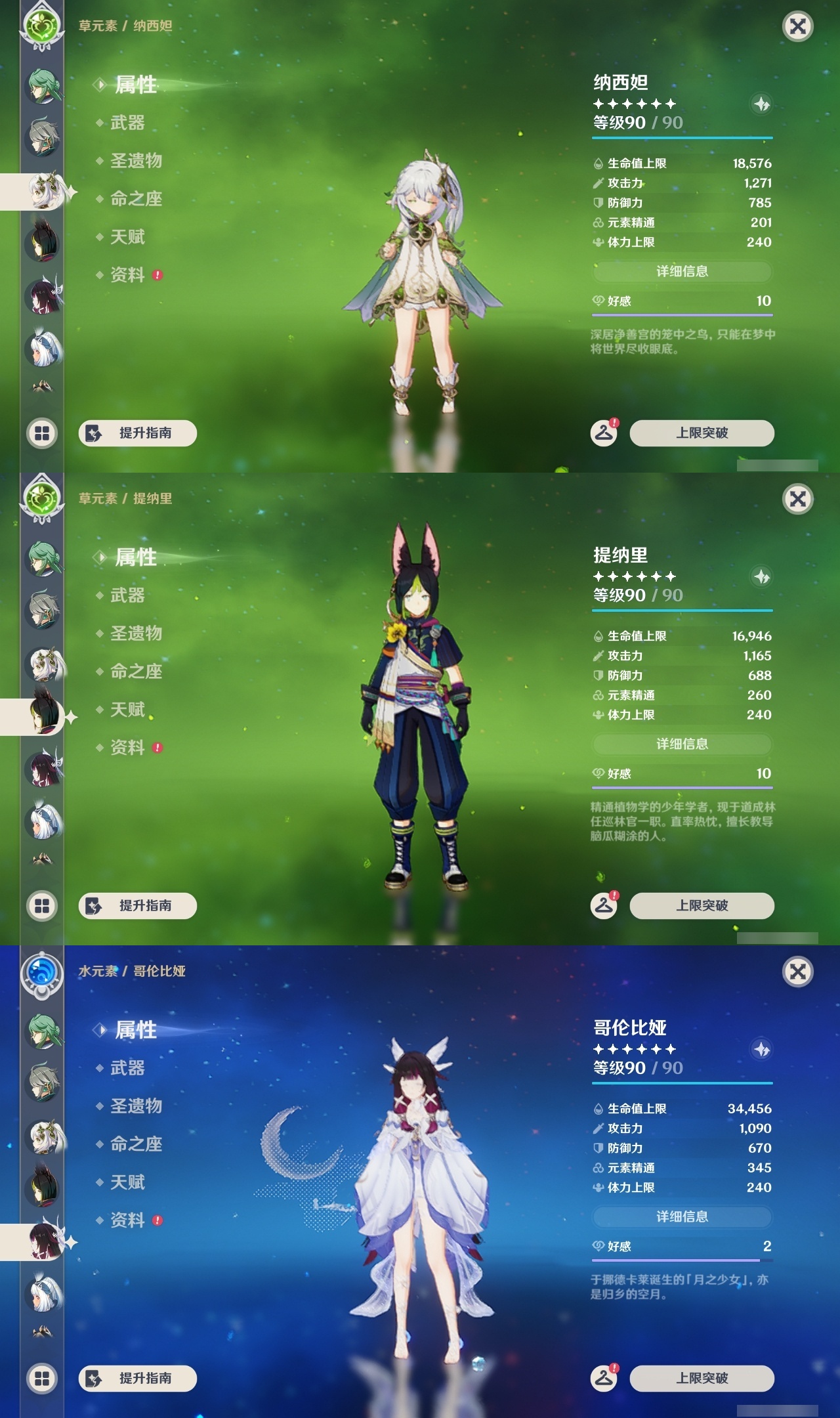
Task: Open 详细信息 for detailed stats
Action: [x=682, y=272]
